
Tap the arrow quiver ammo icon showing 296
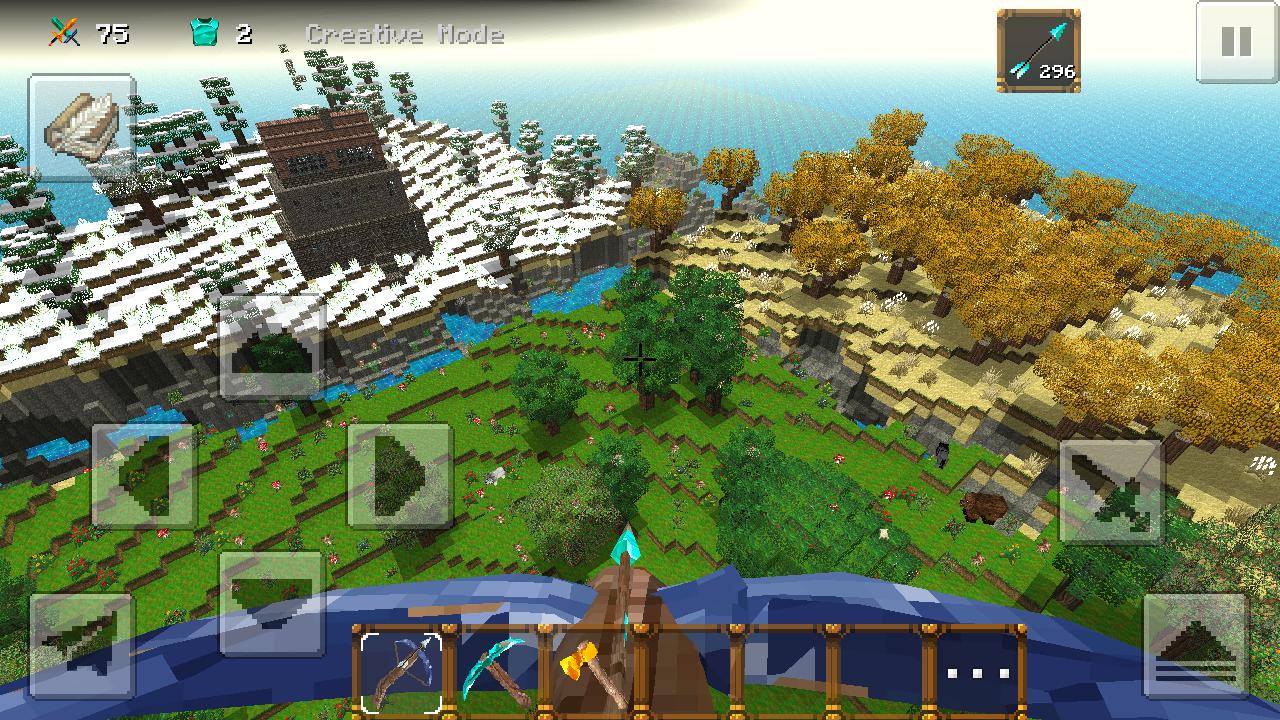click(x=1038, y=46)
